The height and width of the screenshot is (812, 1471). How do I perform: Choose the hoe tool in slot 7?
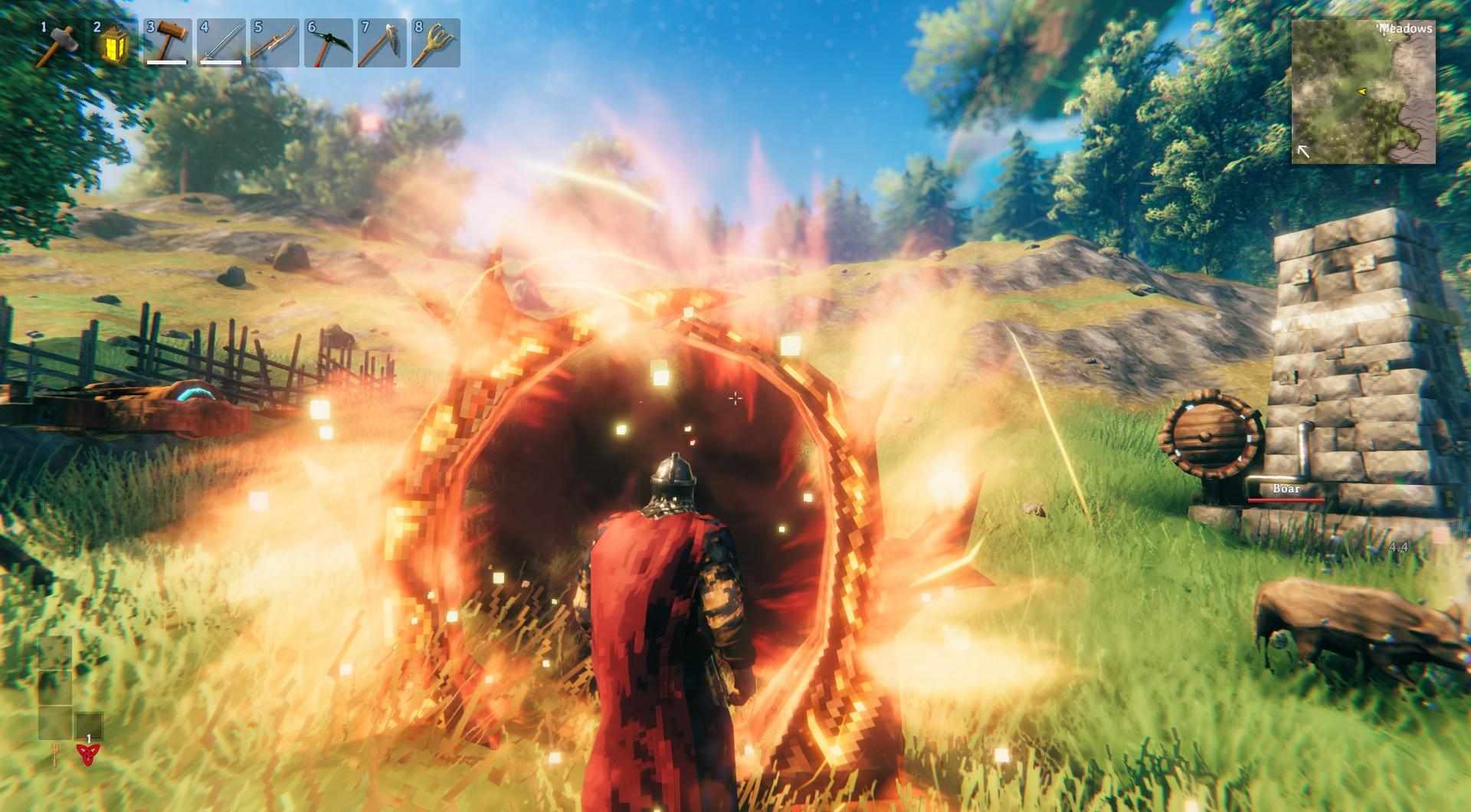382,44
